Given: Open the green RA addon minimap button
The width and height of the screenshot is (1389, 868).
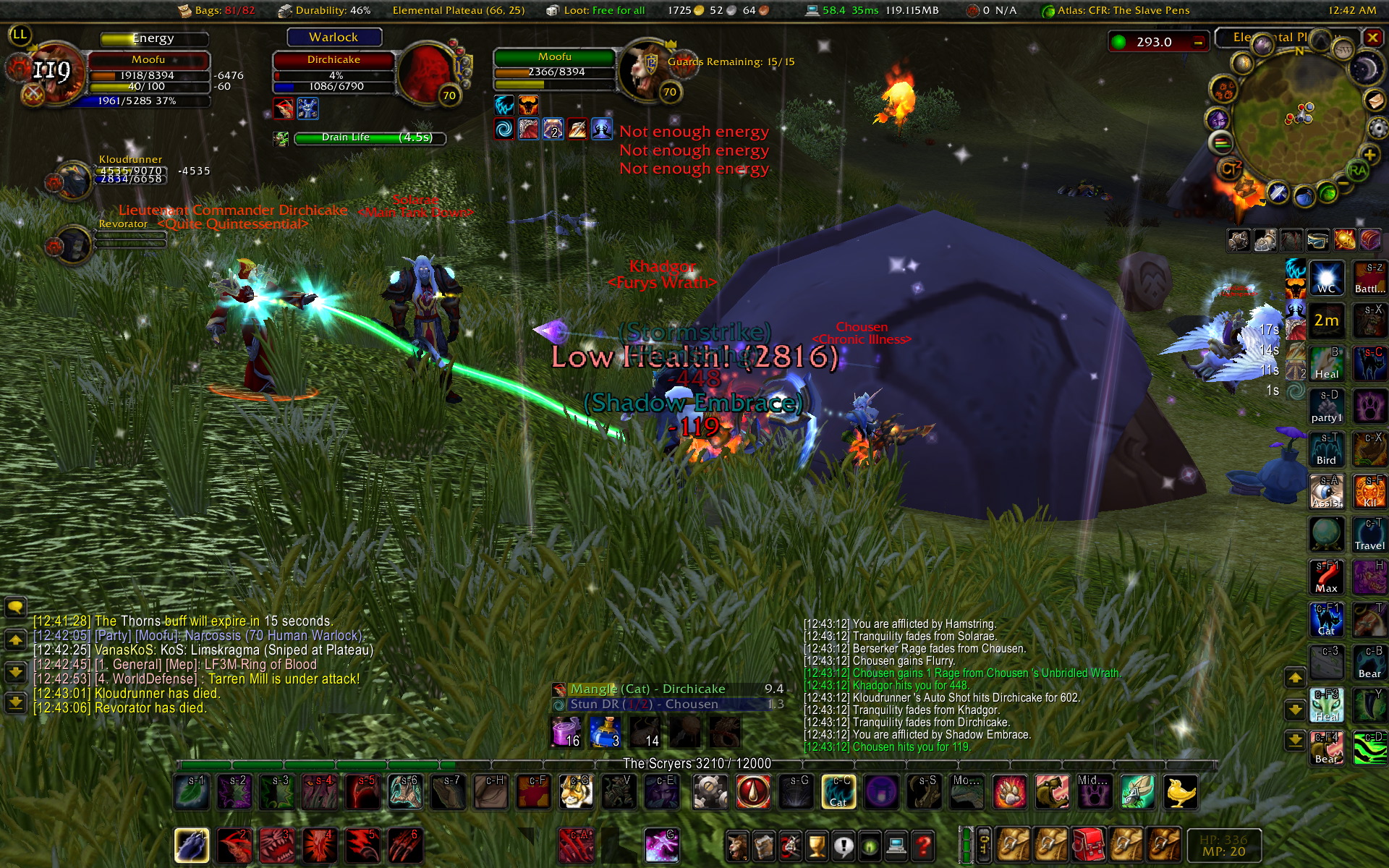Looking at the screenshot, I should pos(1357,171).
